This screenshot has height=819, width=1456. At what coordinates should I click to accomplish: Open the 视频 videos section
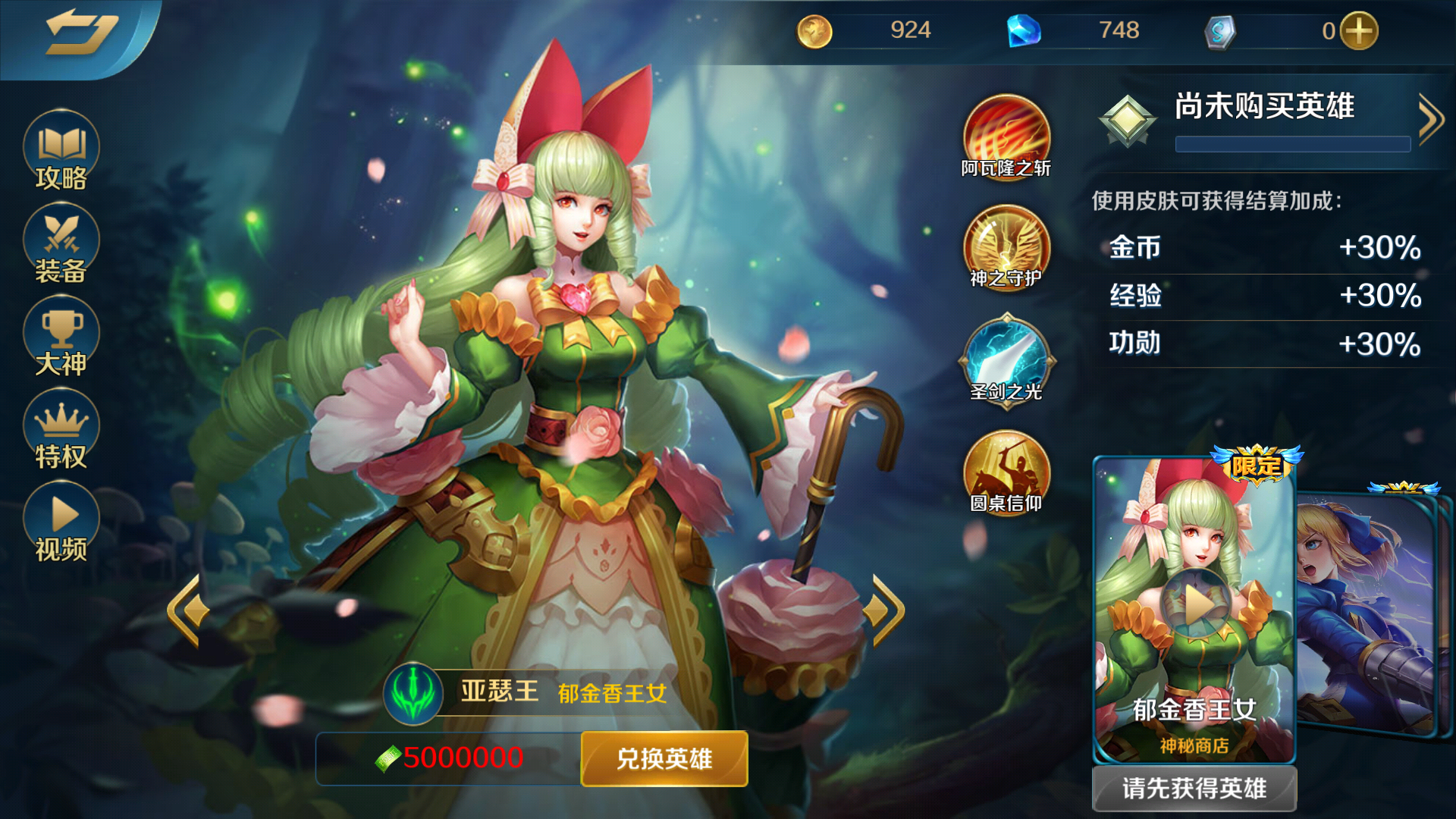tap(60, 519)
